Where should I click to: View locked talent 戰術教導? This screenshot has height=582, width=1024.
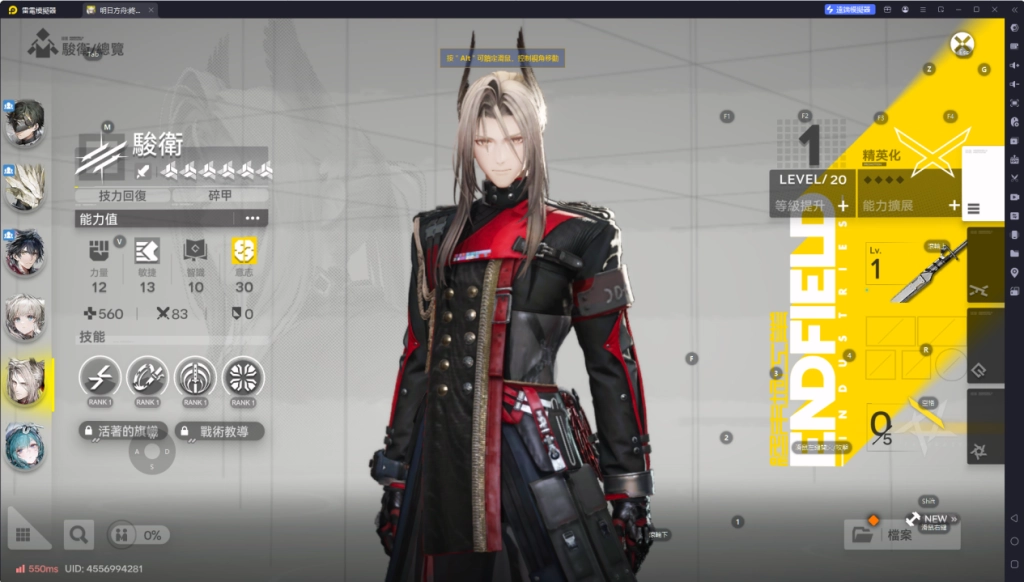pyautogui.click(x=219, y=432)
